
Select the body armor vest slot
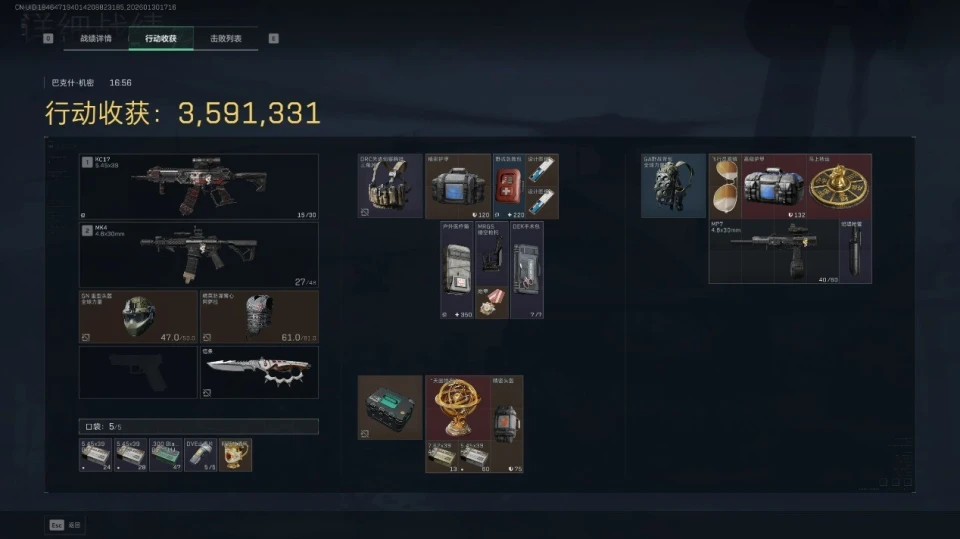[259, 317]
